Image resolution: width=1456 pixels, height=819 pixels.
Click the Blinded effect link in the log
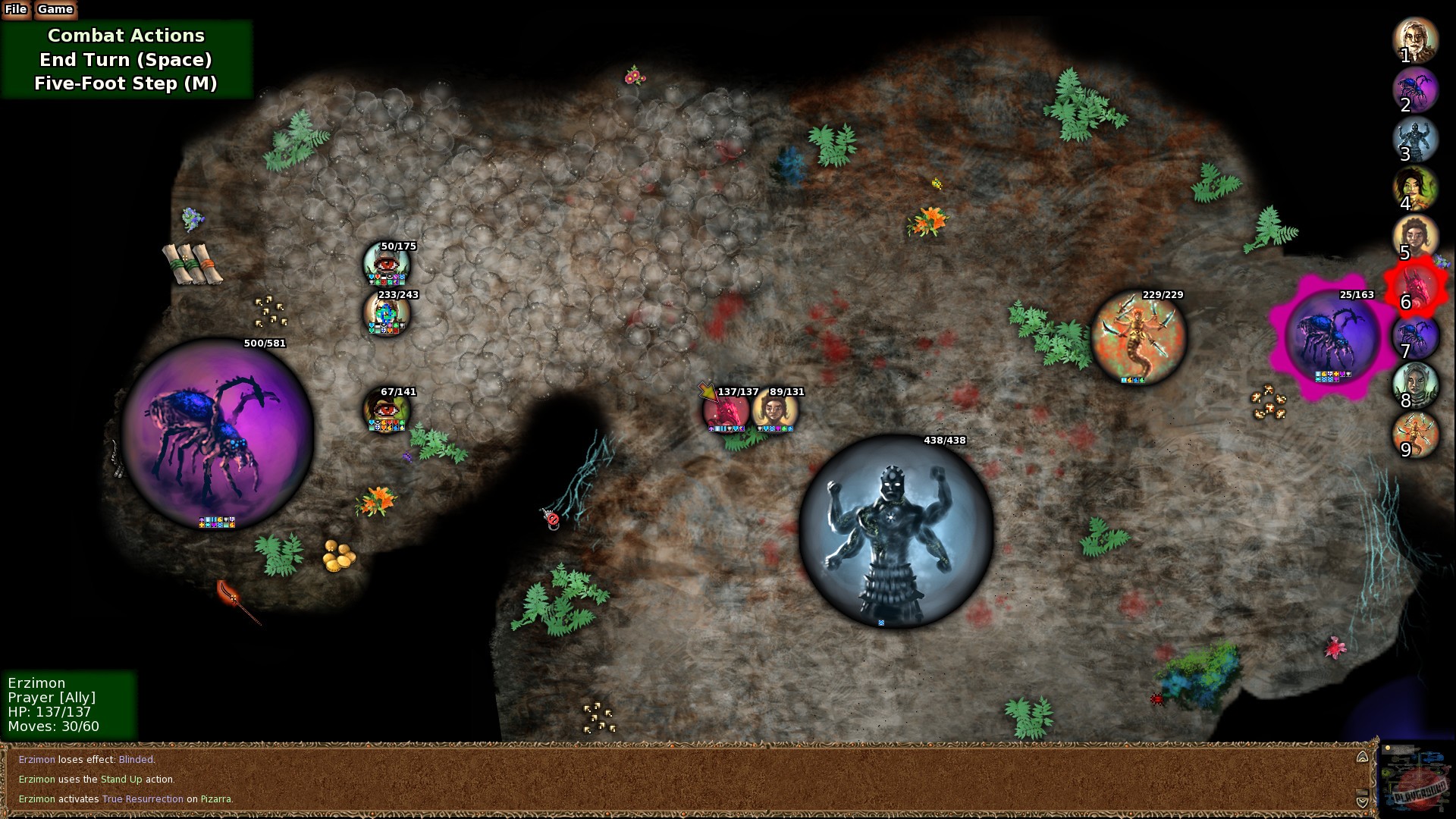click(x=138, y=759)
